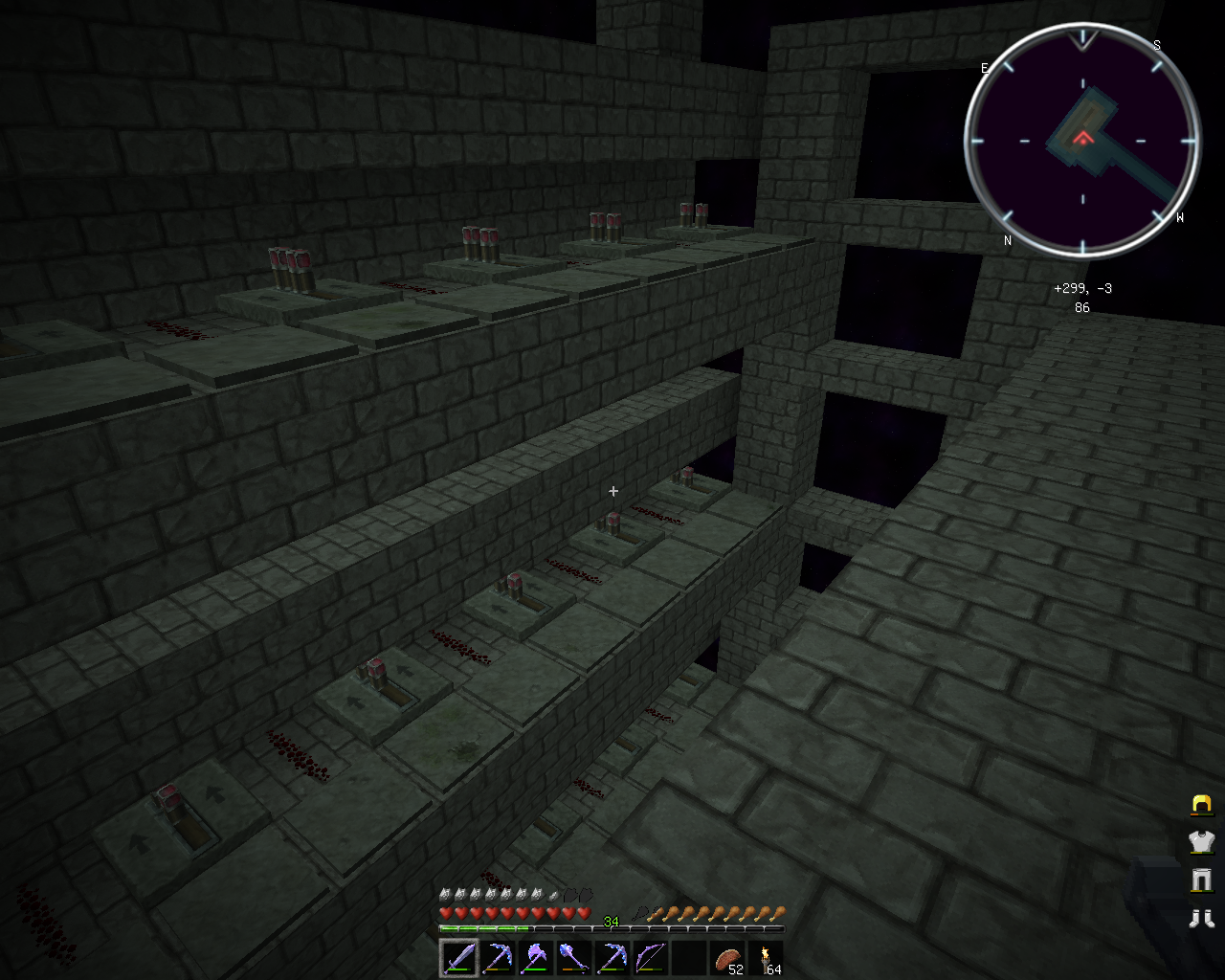Click the iron boots armor icon

[x=1201, y=919]
